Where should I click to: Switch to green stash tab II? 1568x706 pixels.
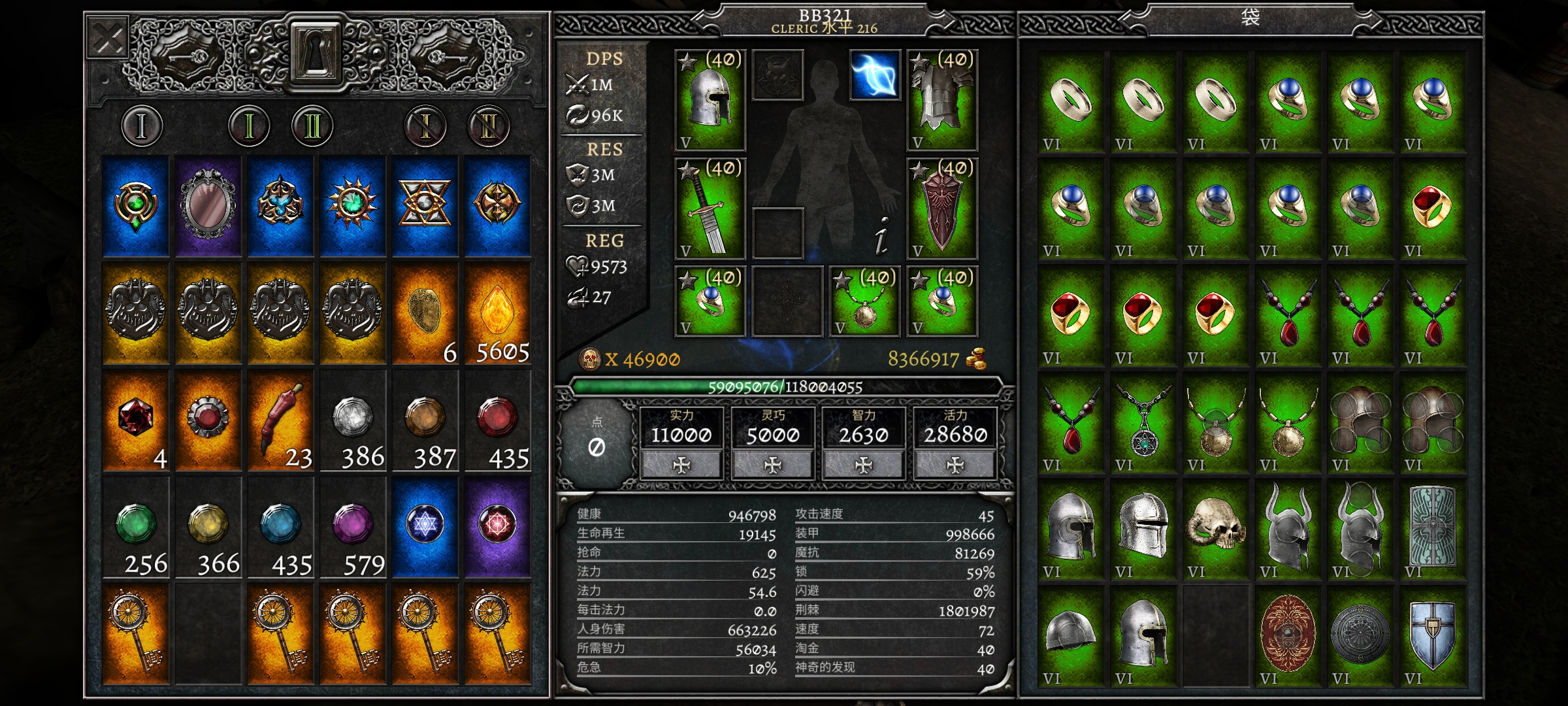[x=312, y=126]
